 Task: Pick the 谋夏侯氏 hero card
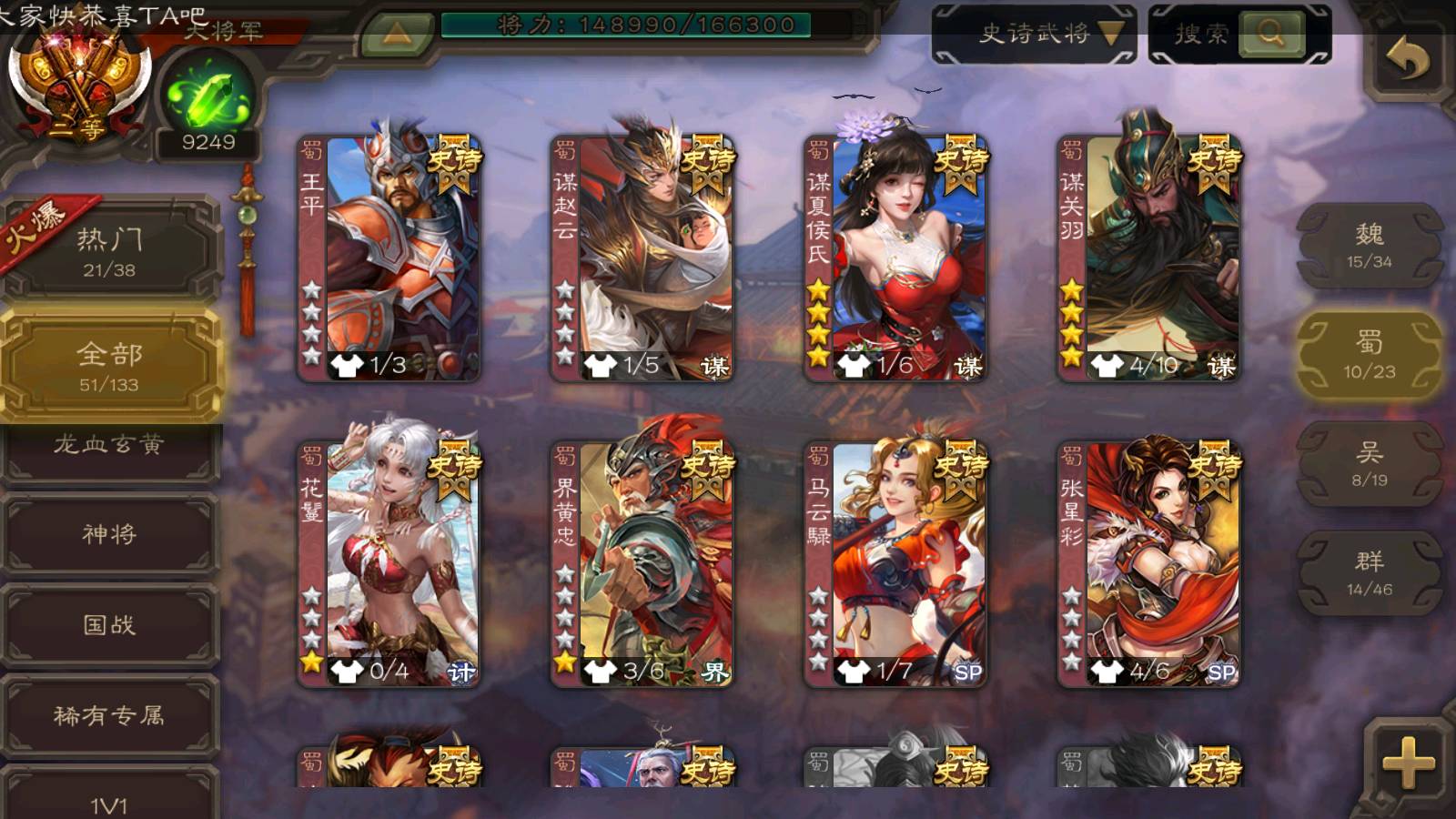895,258
